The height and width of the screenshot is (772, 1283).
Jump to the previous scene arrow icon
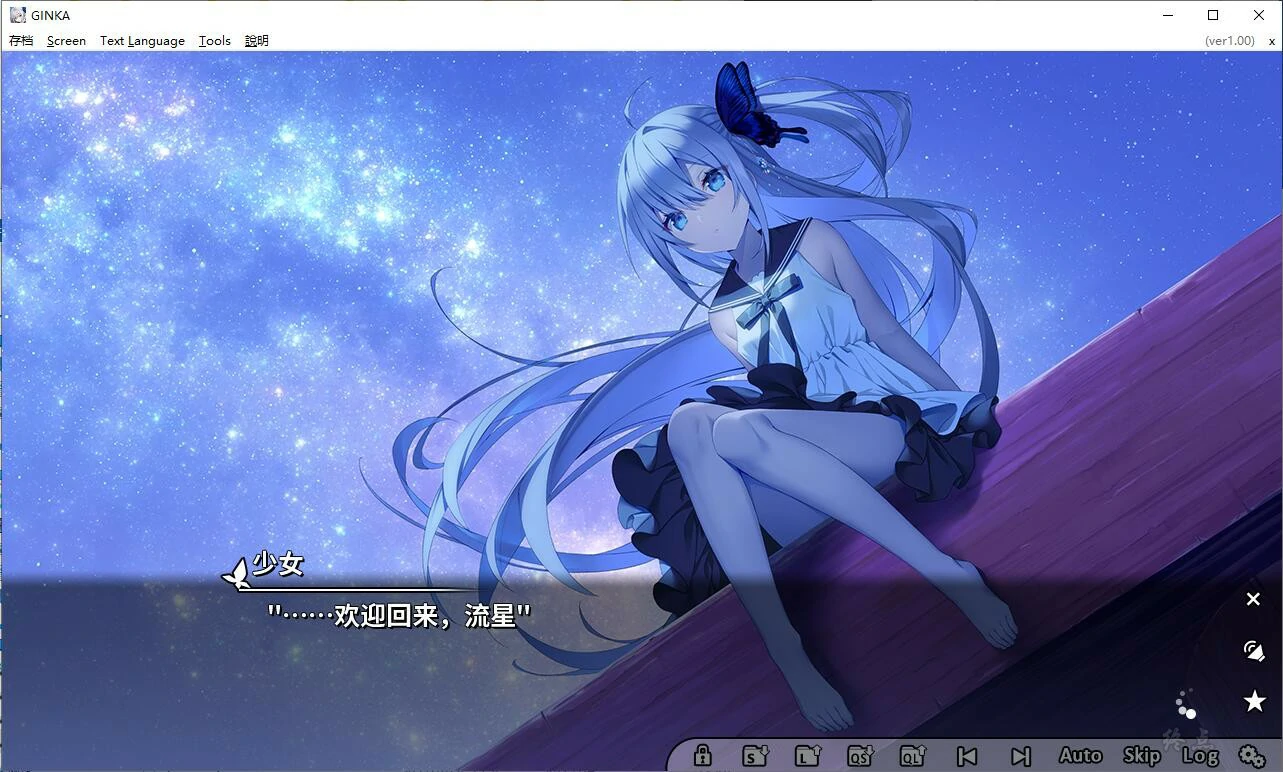tap(966, 756)
